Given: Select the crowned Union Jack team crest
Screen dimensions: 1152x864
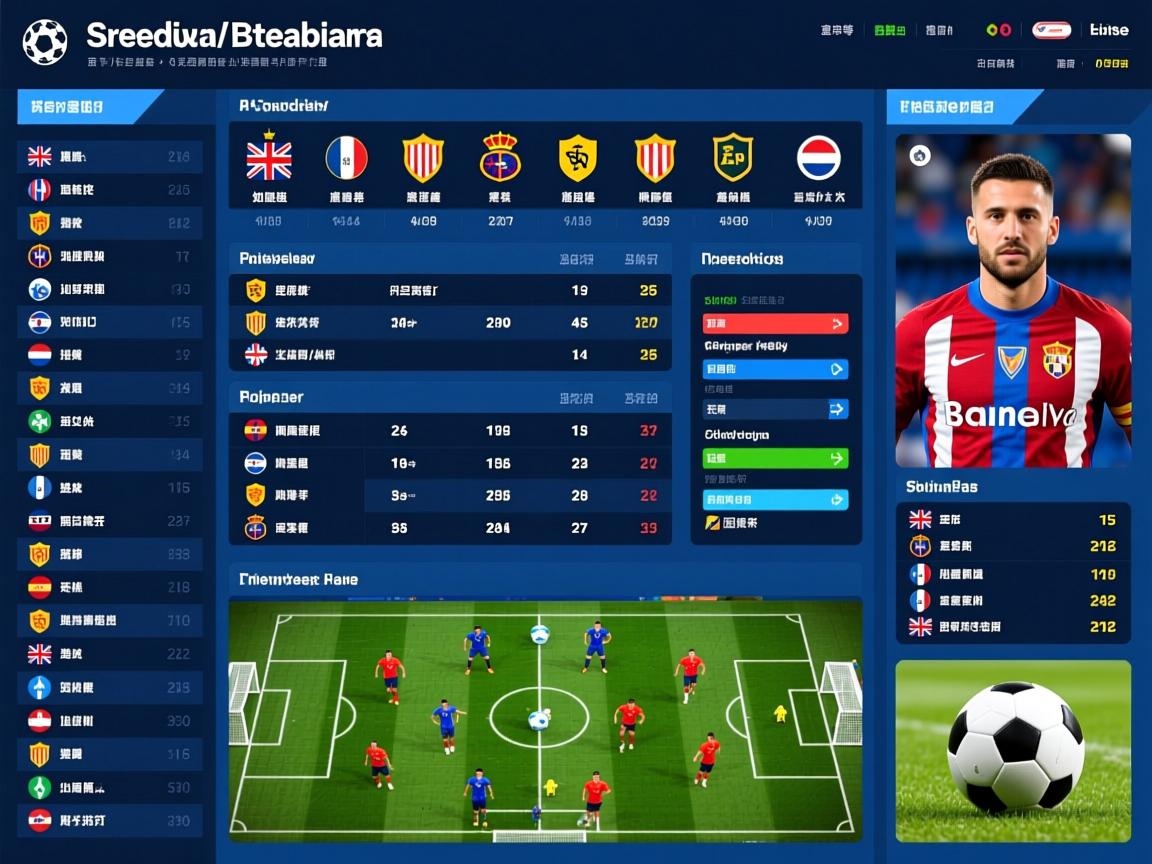Looking at the screenshot, I should coord(269,158).
